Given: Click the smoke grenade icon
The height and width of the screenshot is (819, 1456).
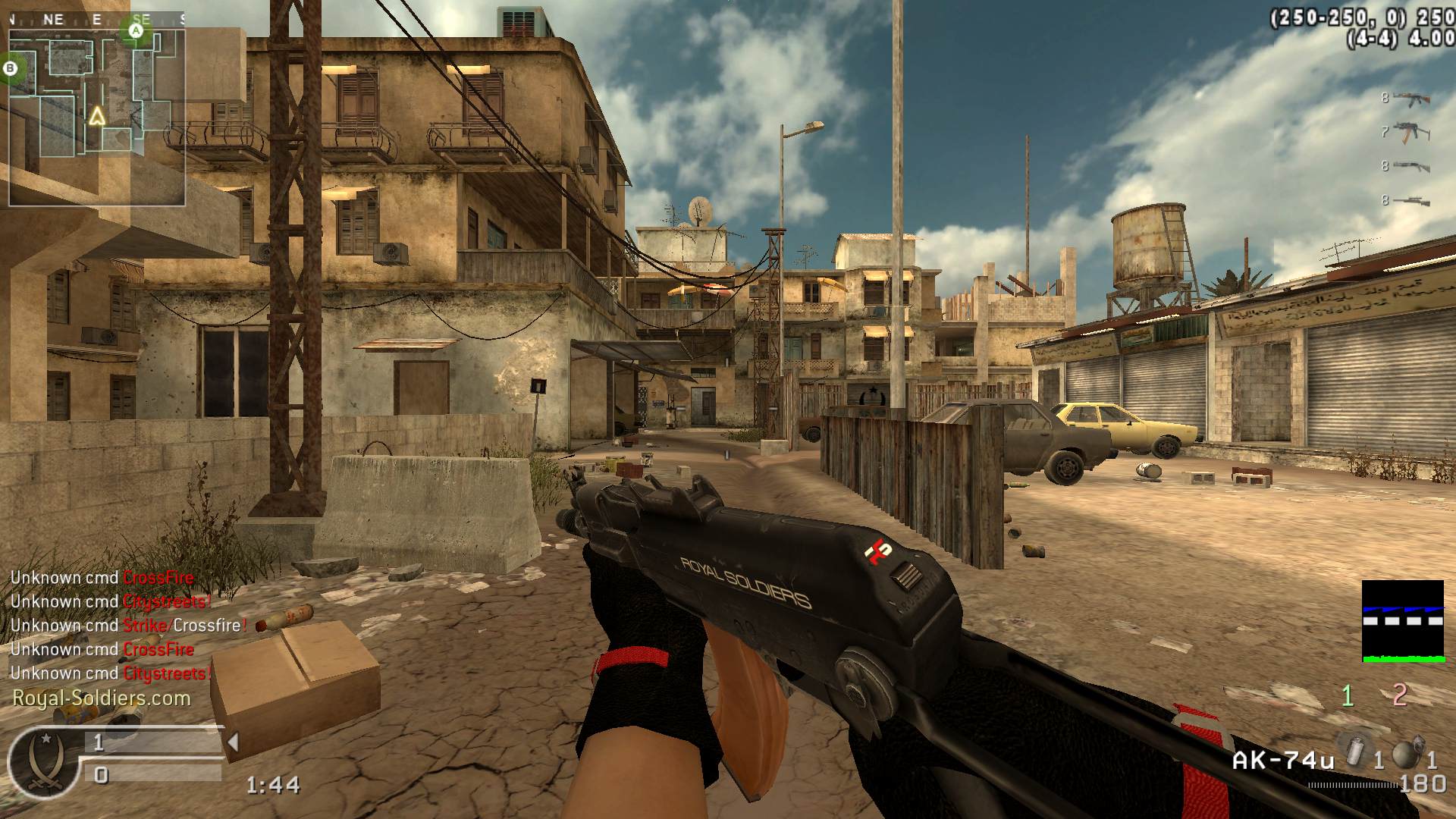Looking at the screenshot, I should click(x=1355, y=750).
